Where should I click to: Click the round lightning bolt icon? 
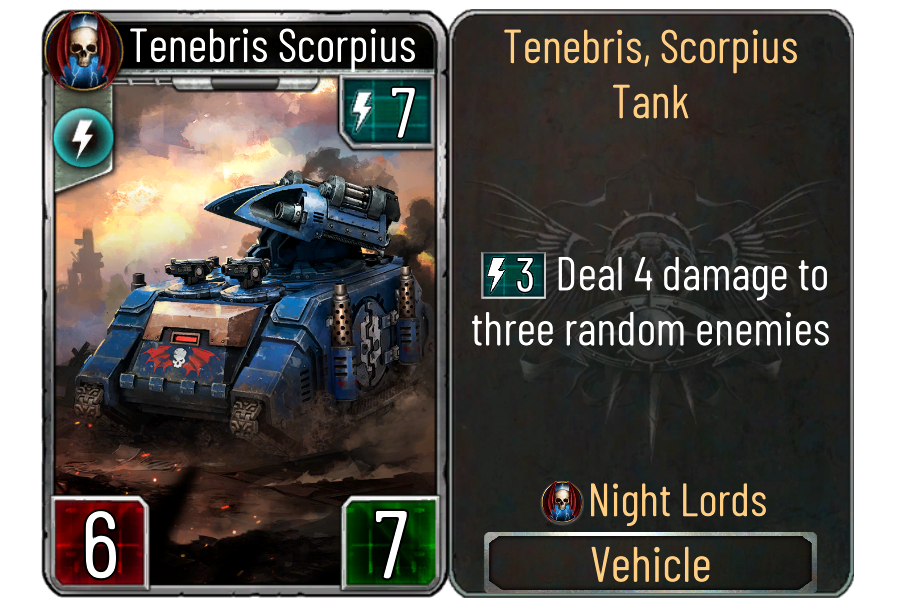coord(75,137)
